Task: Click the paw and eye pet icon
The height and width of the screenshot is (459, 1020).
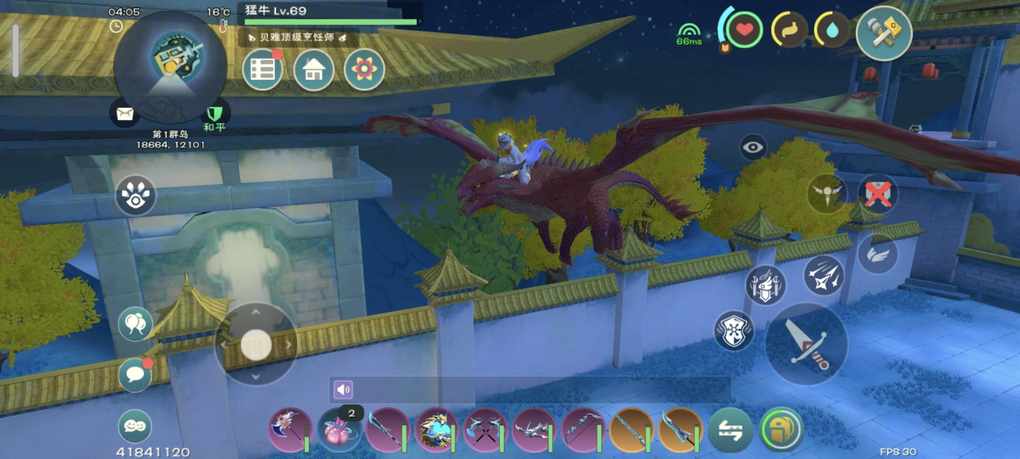Action: (x=135, y=196)
